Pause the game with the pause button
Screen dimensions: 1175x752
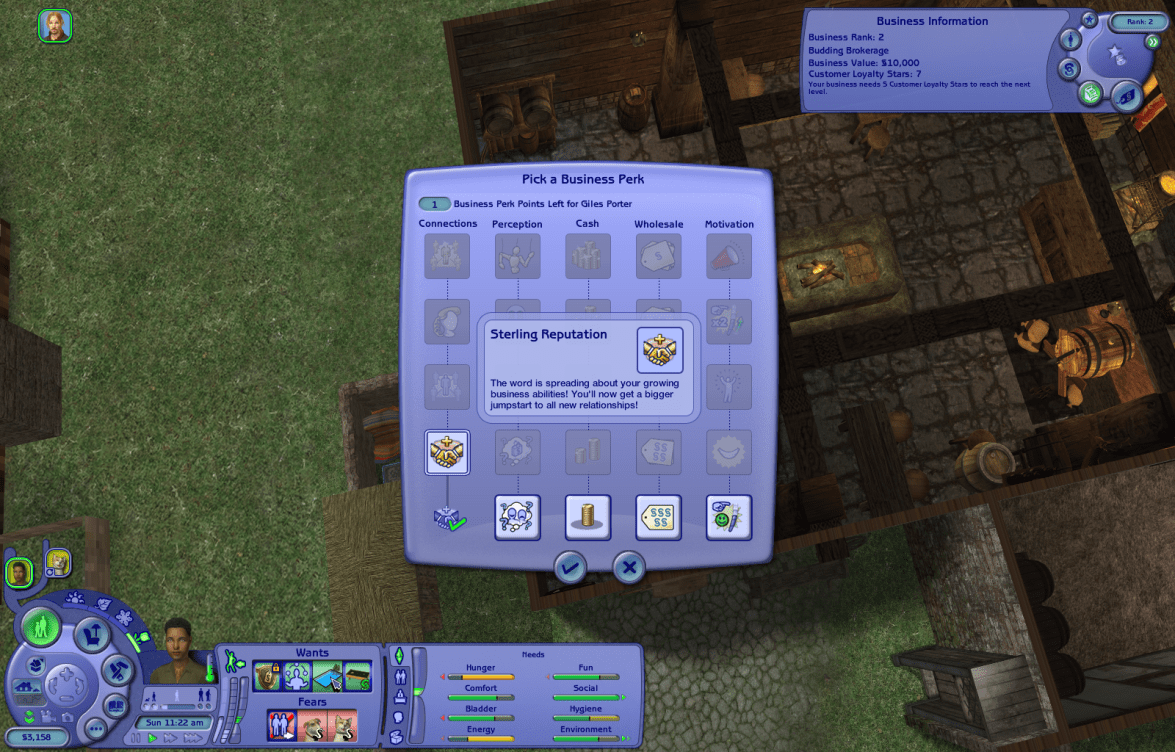click(138, 738)
